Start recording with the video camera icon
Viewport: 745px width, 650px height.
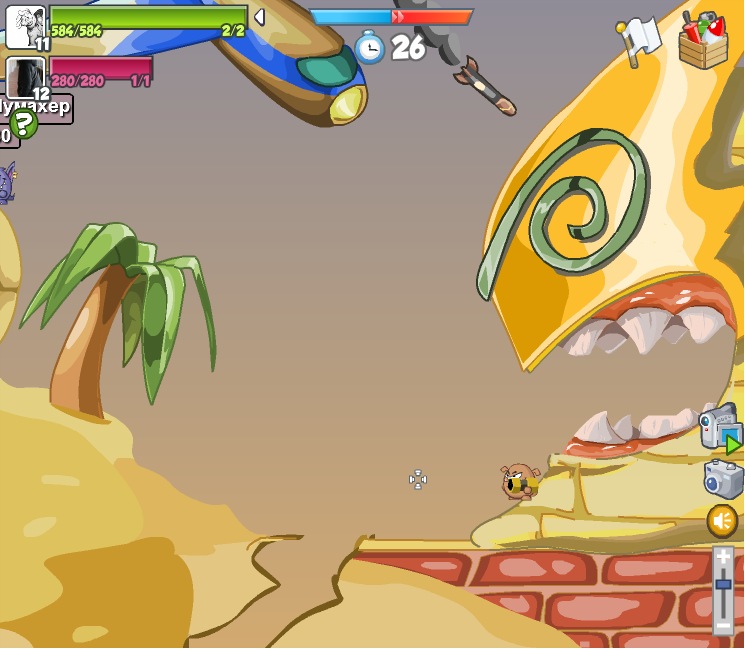pyautogui.click(x=719, y=427)
